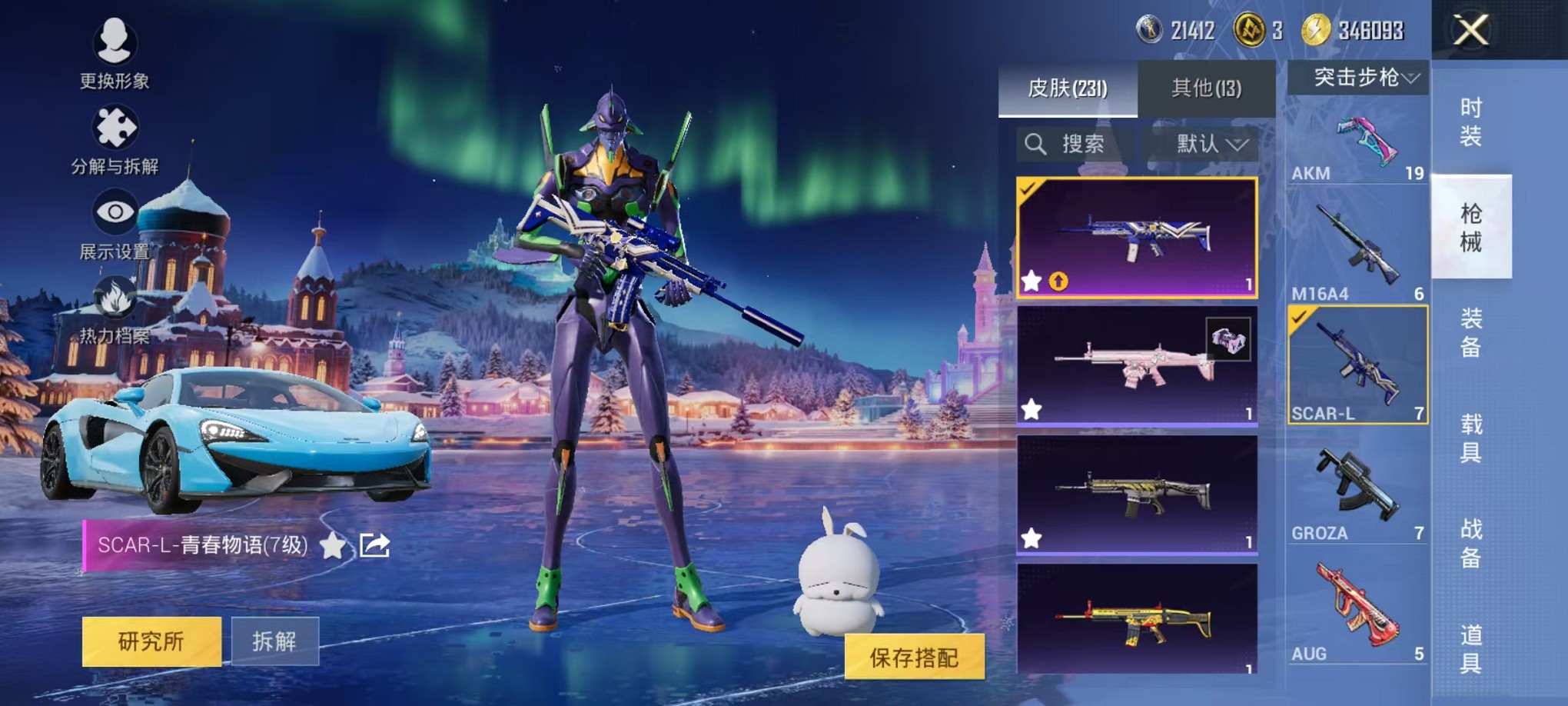Select the 皮肤(231) skins tab
Viewport: 1568px width, 706px height.
coord(1068,88)
